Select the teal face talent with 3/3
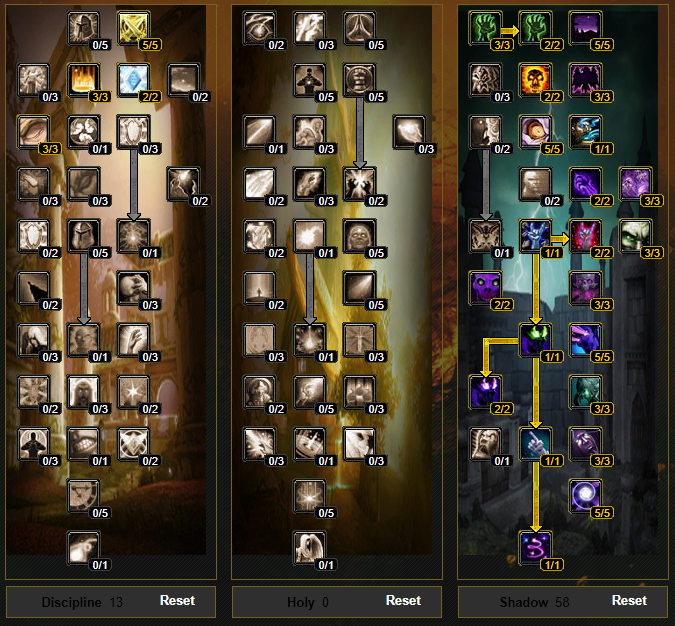 pyautogui.click(x=584, y=393)
